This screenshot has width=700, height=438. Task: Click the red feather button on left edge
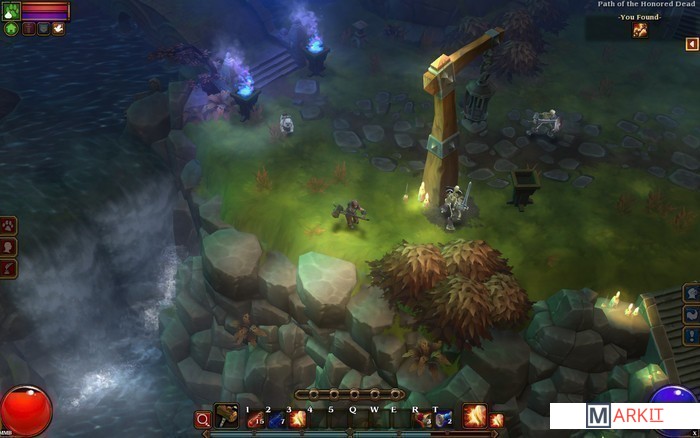[x=9, y=268]
